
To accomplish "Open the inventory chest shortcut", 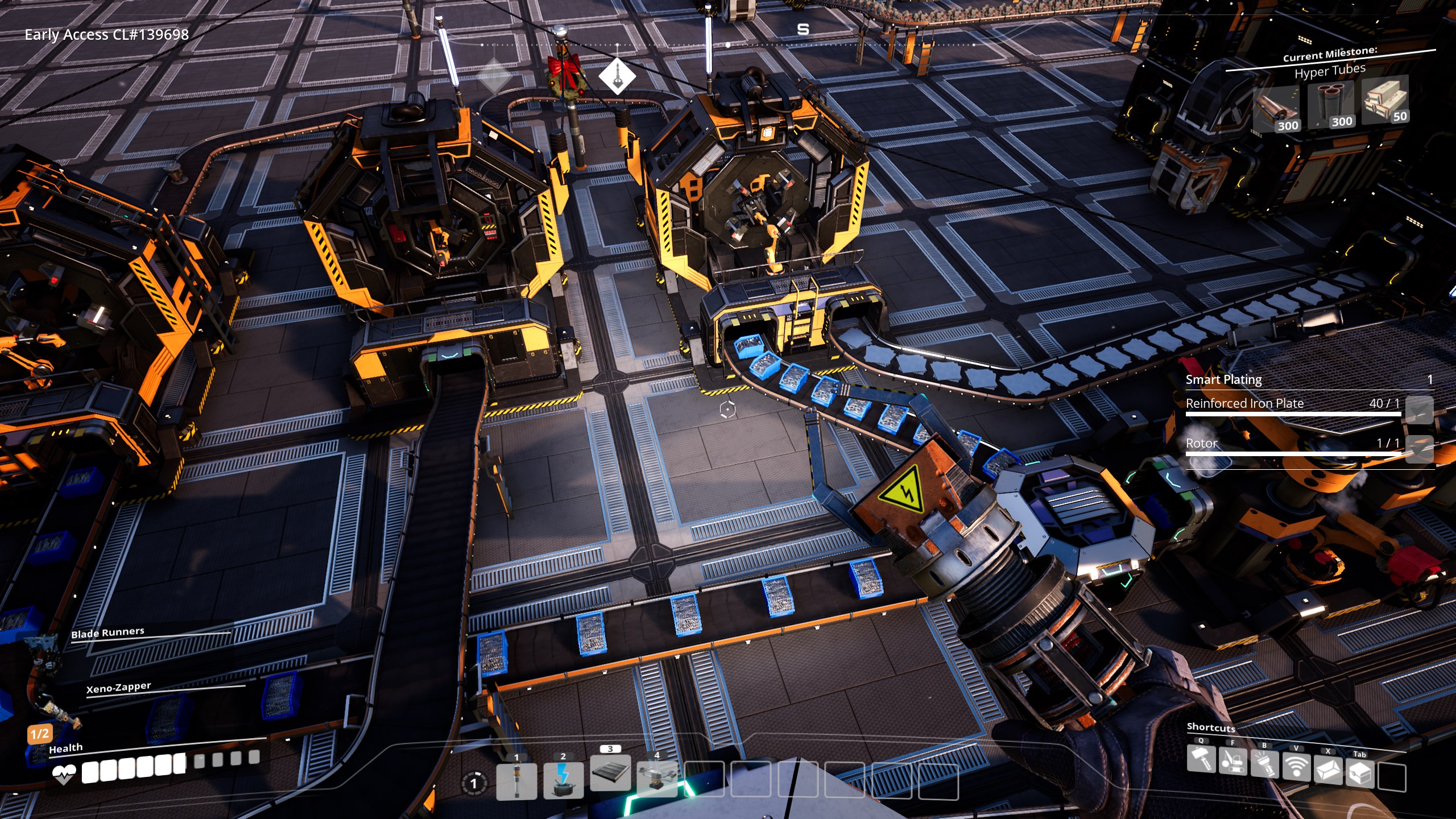I will click(x=1360, y=772).
